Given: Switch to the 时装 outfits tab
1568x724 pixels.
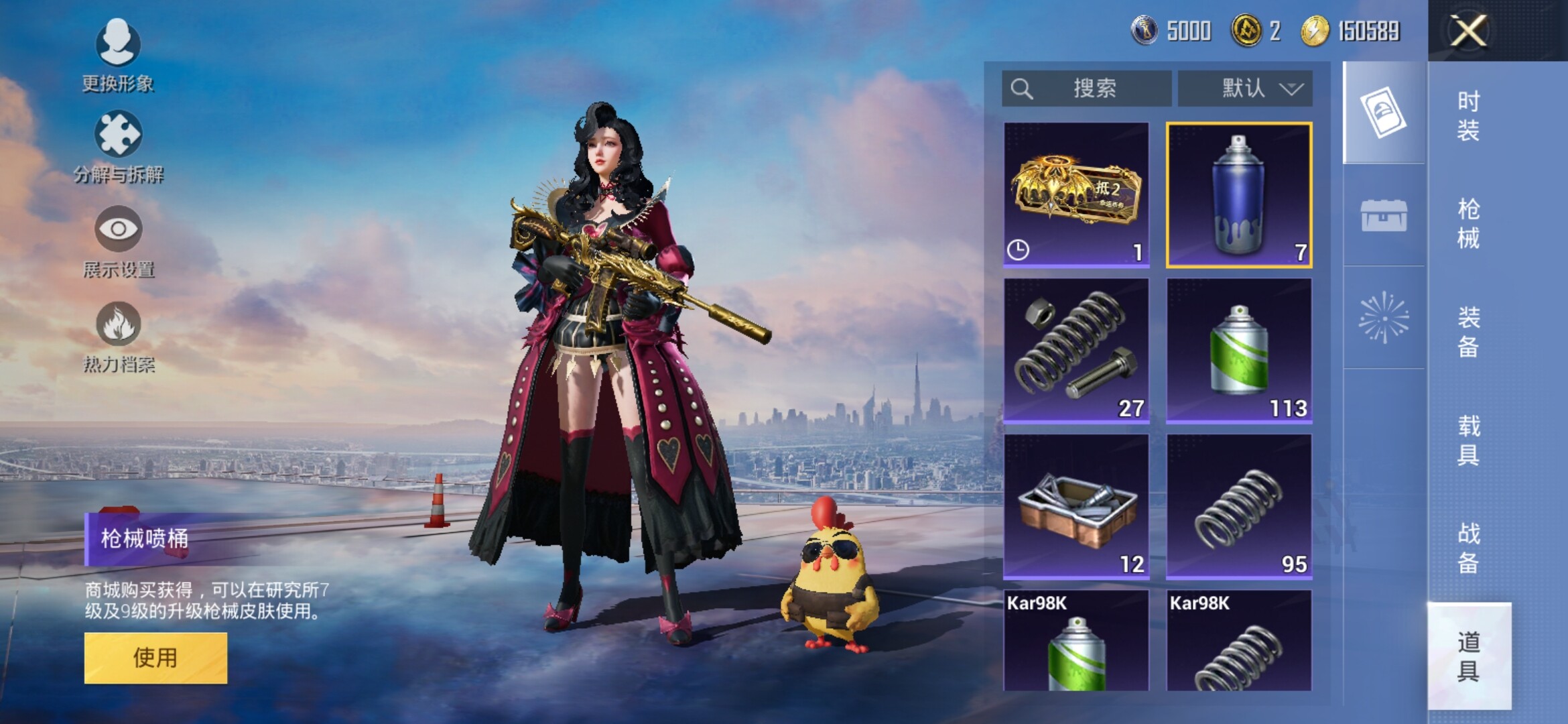Looking at the screenshot, I should point(1468,116).
